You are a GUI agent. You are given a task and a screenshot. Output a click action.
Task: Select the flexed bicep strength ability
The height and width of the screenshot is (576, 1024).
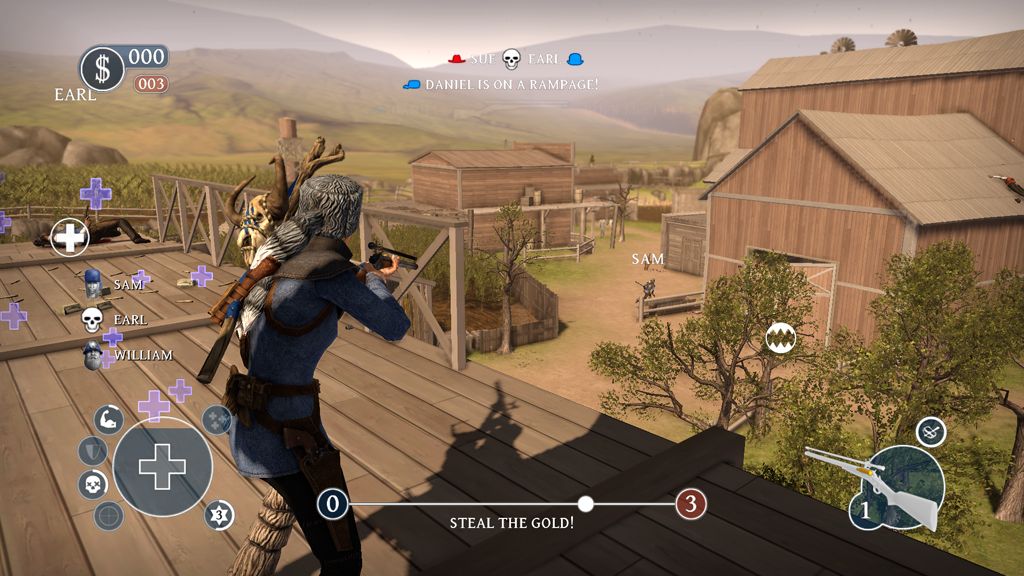click(x=109, y=419)
